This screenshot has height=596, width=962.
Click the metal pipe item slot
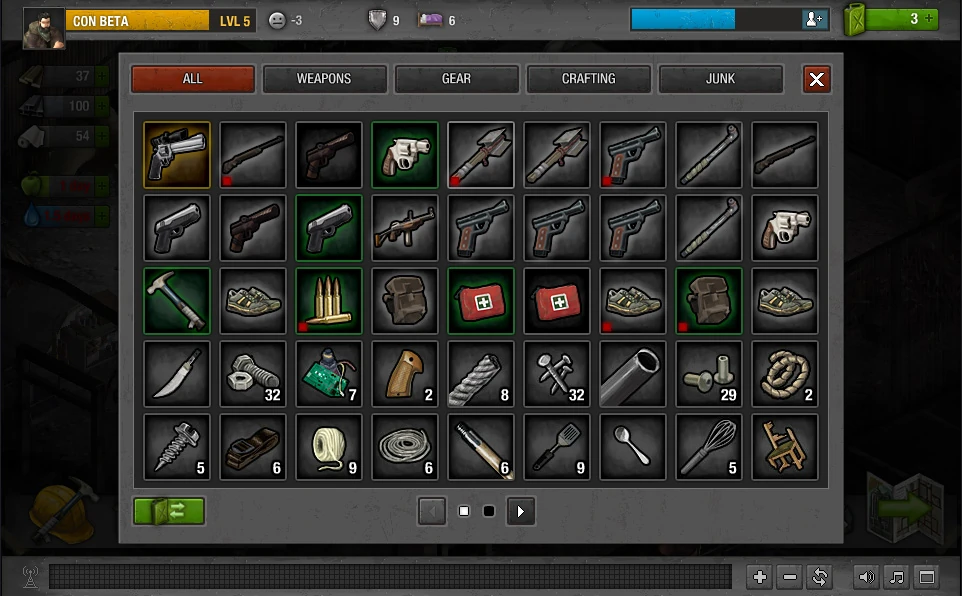[633, 374]
